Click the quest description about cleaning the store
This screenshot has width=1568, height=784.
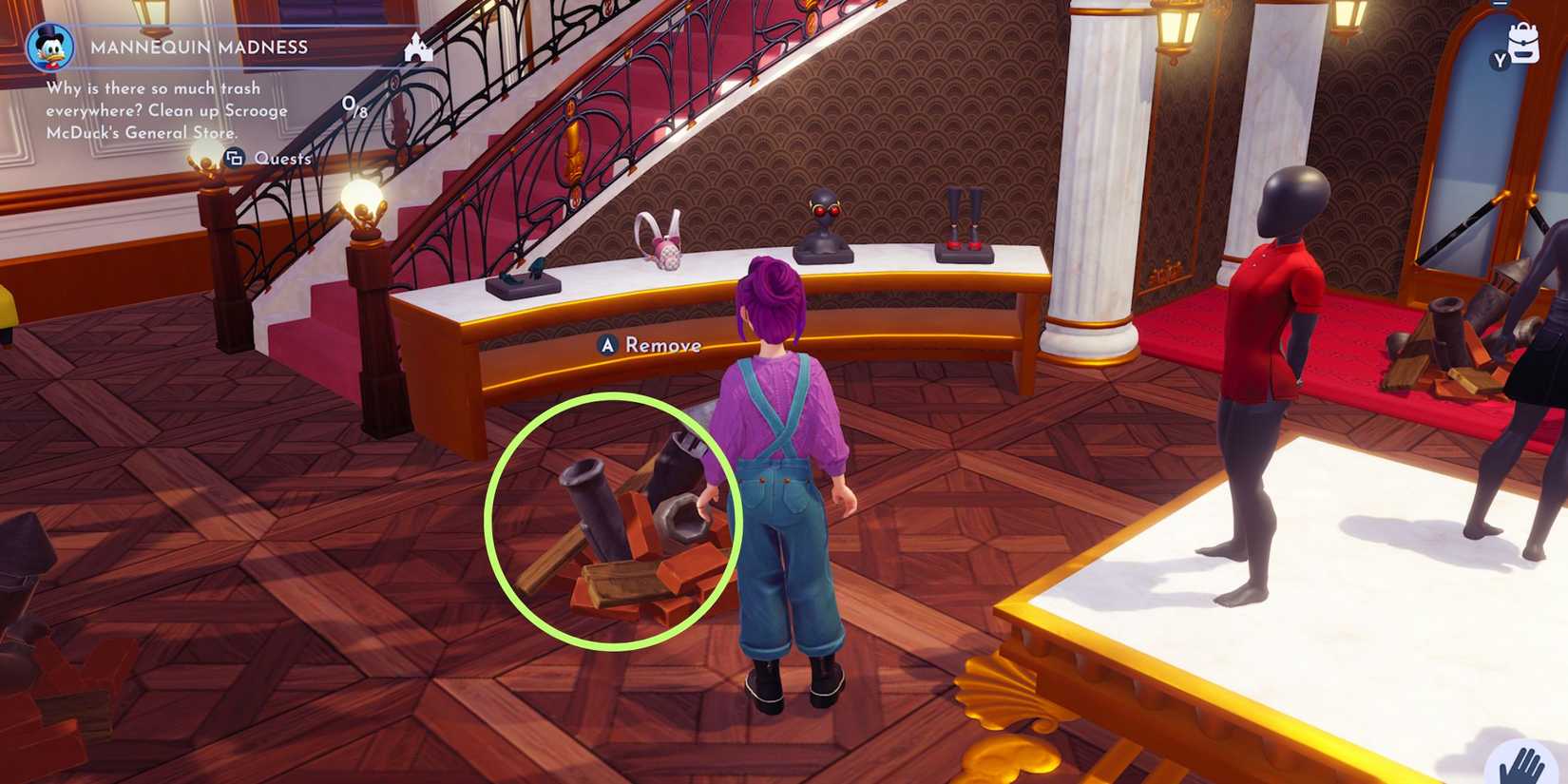pos(166,109)
